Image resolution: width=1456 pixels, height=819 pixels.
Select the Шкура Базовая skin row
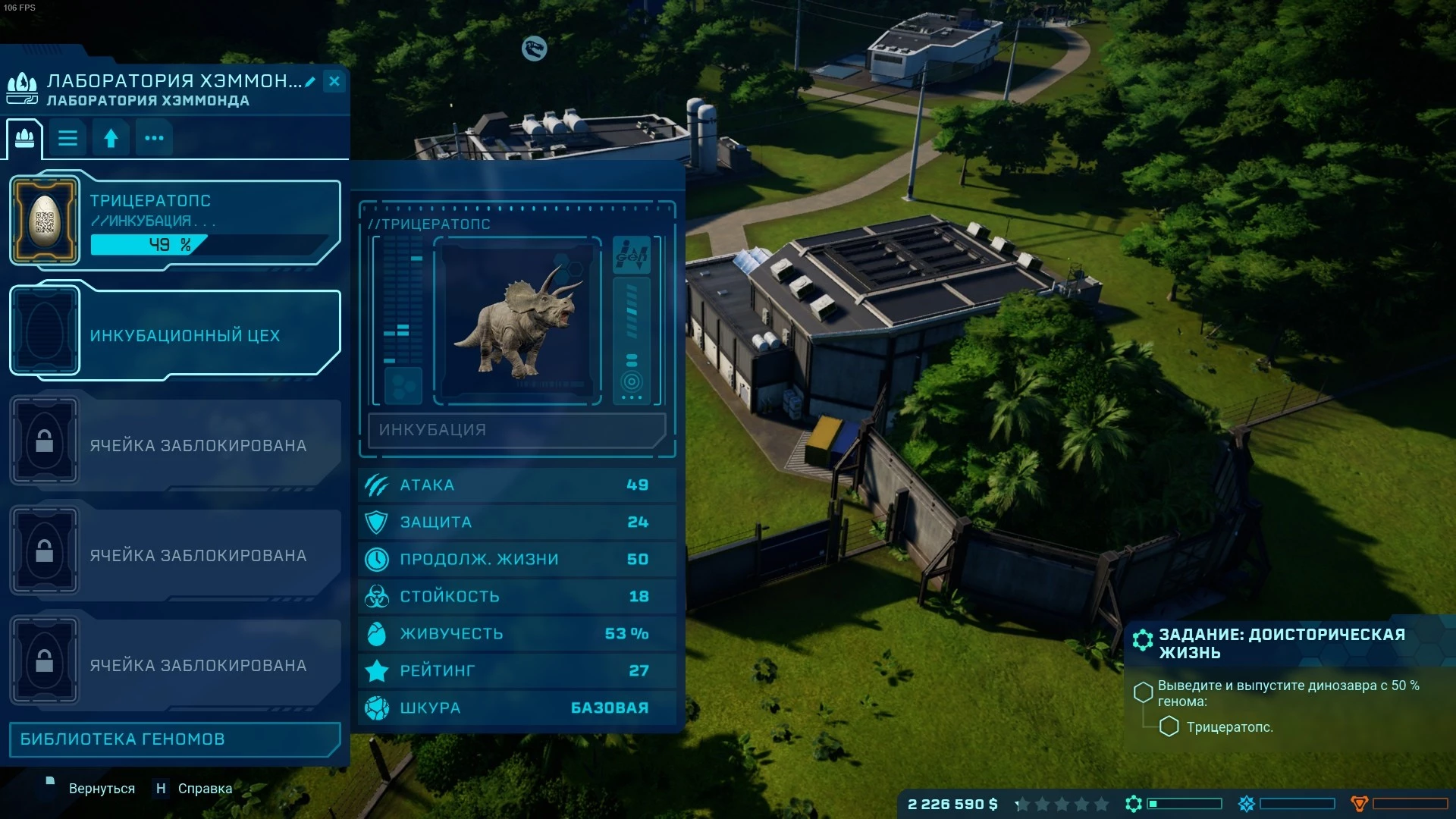[517, 708]
